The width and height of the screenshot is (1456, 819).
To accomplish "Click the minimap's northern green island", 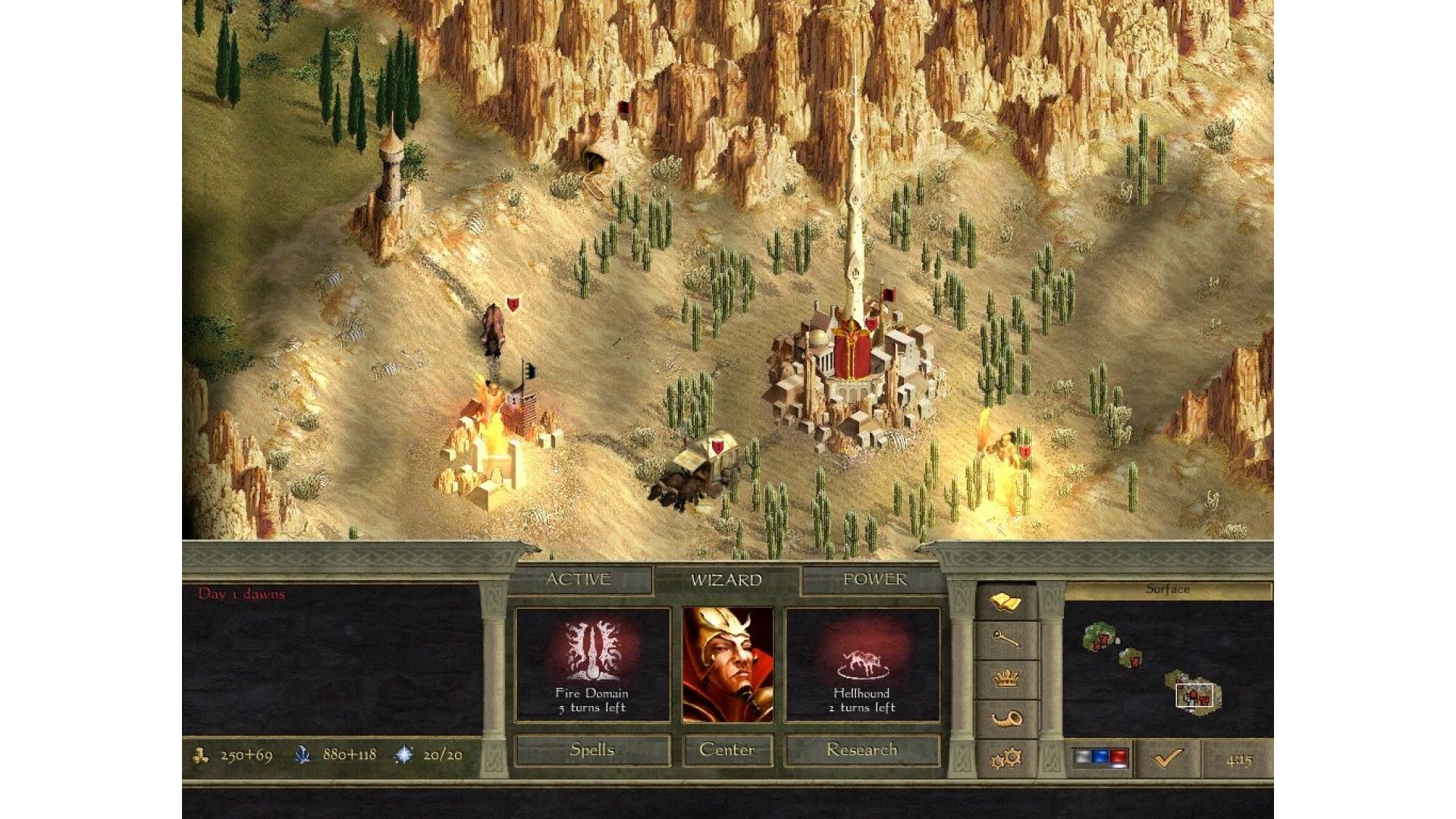I will tap(1099, 637).
